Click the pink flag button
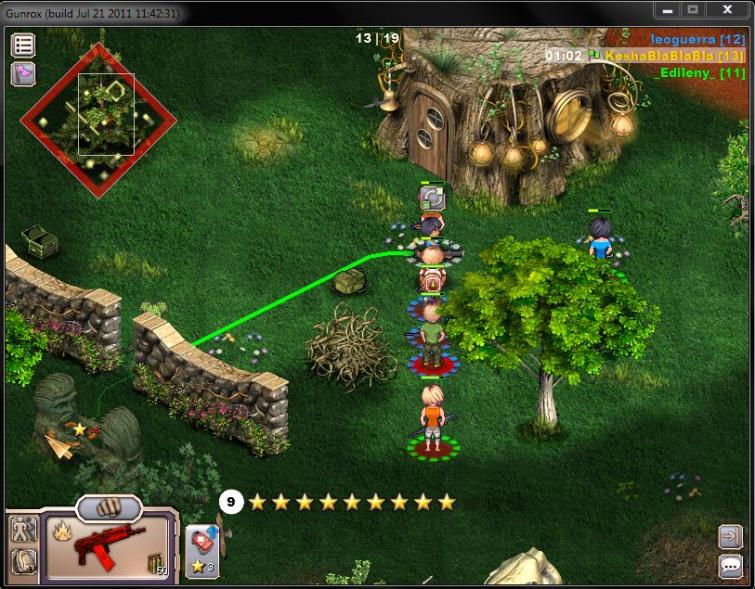This screenshot has height=589, width=755. tap(23, 73)
